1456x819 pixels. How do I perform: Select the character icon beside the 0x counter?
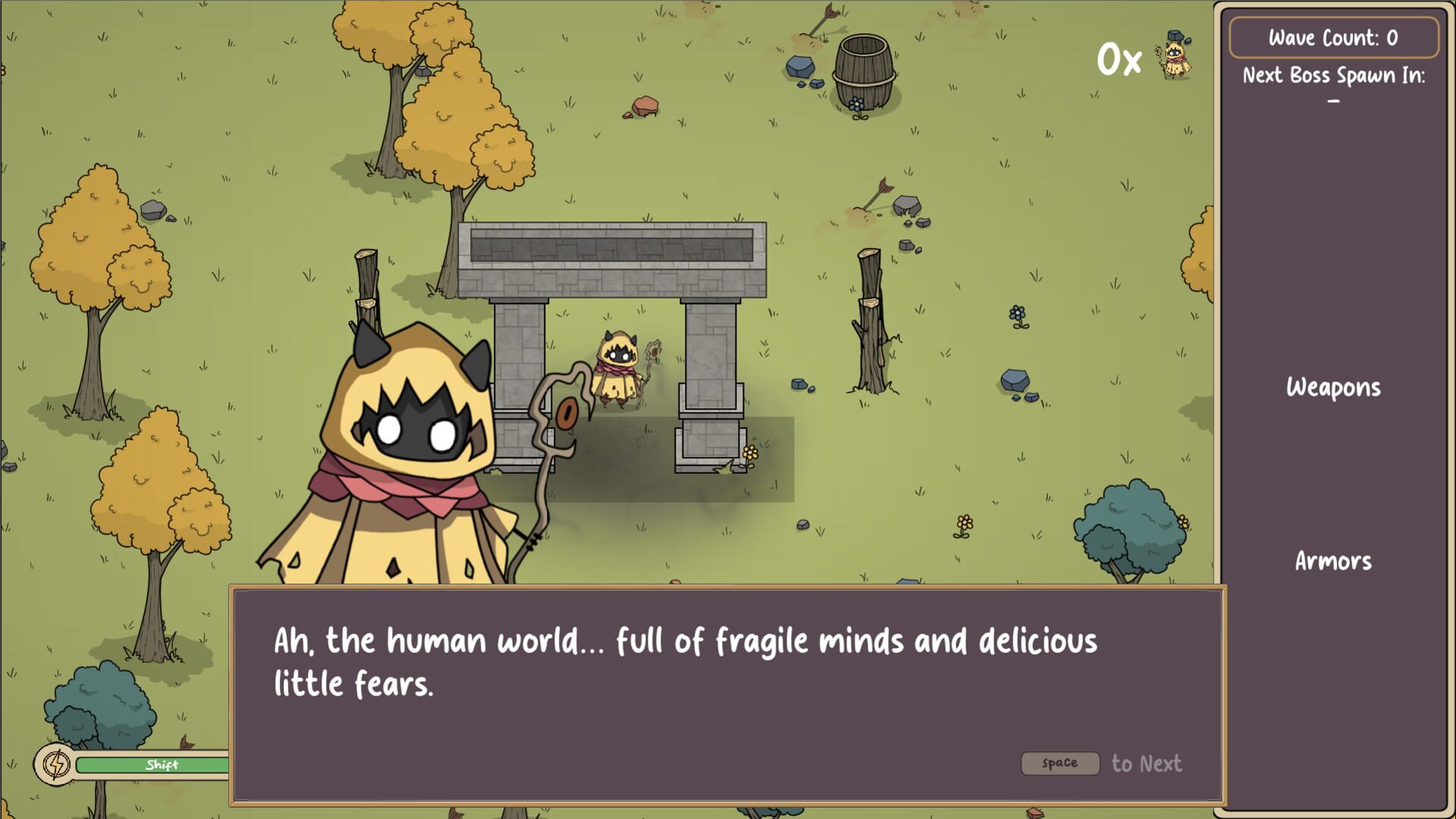[x=1175, y=61]
